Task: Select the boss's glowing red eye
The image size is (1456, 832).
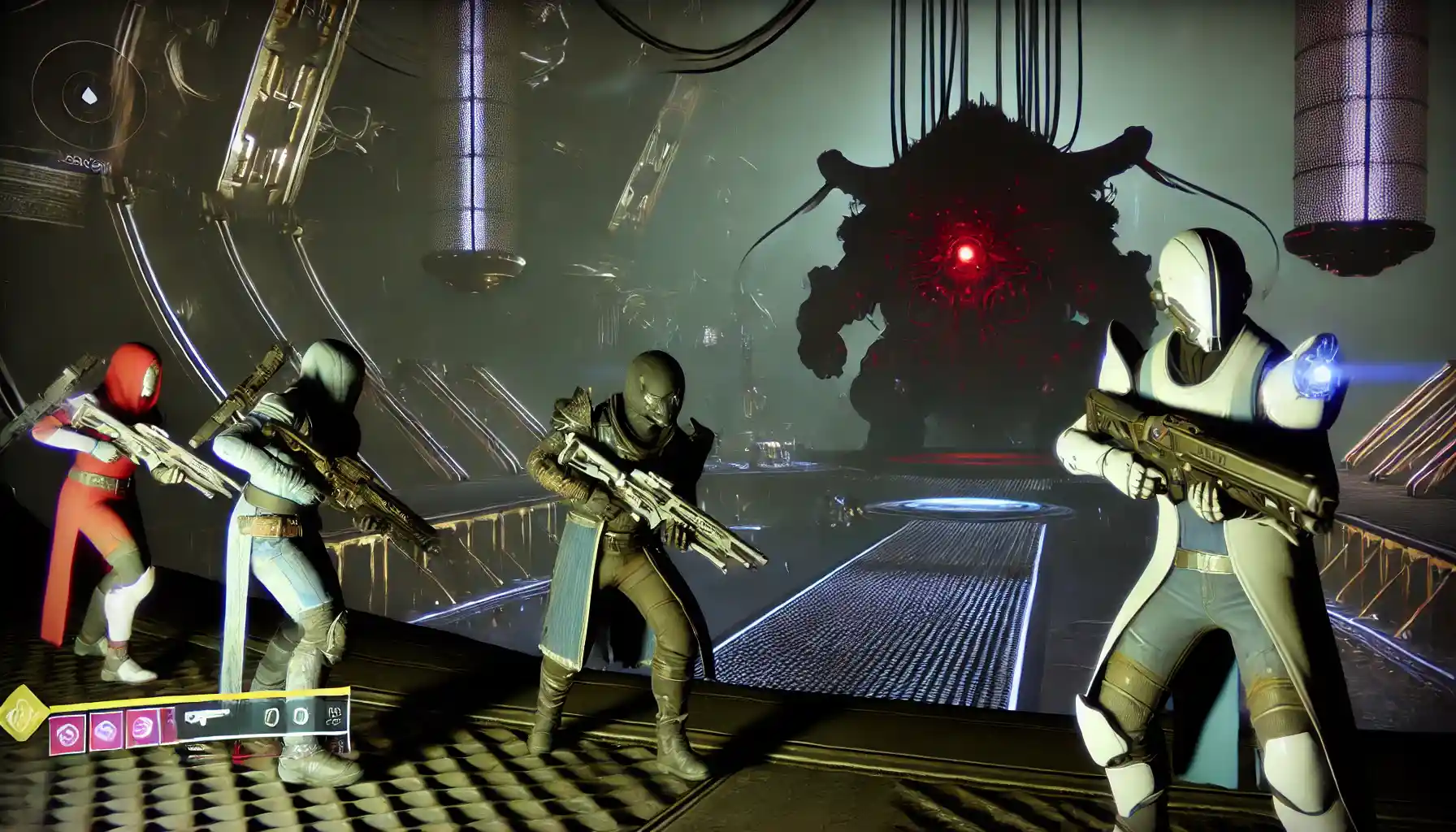Action: (965, 253)
